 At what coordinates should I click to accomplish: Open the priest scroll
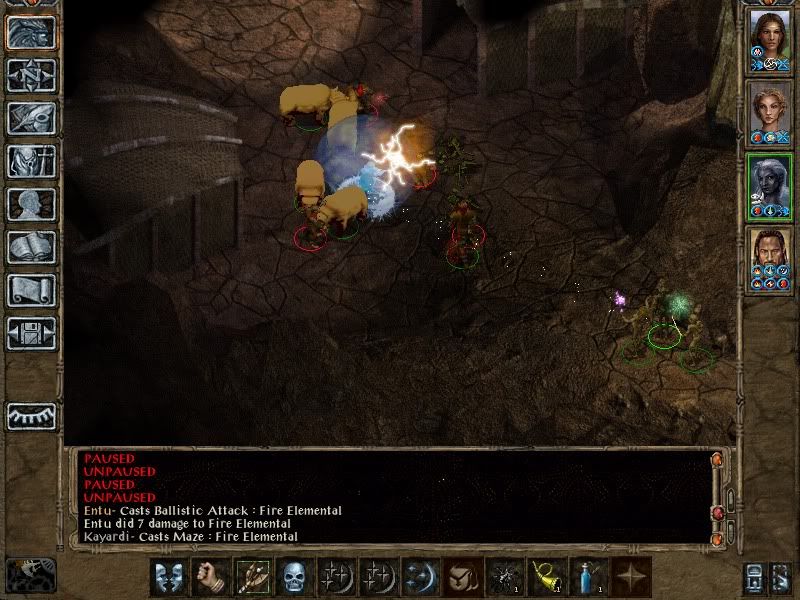[x=31, y=290]
